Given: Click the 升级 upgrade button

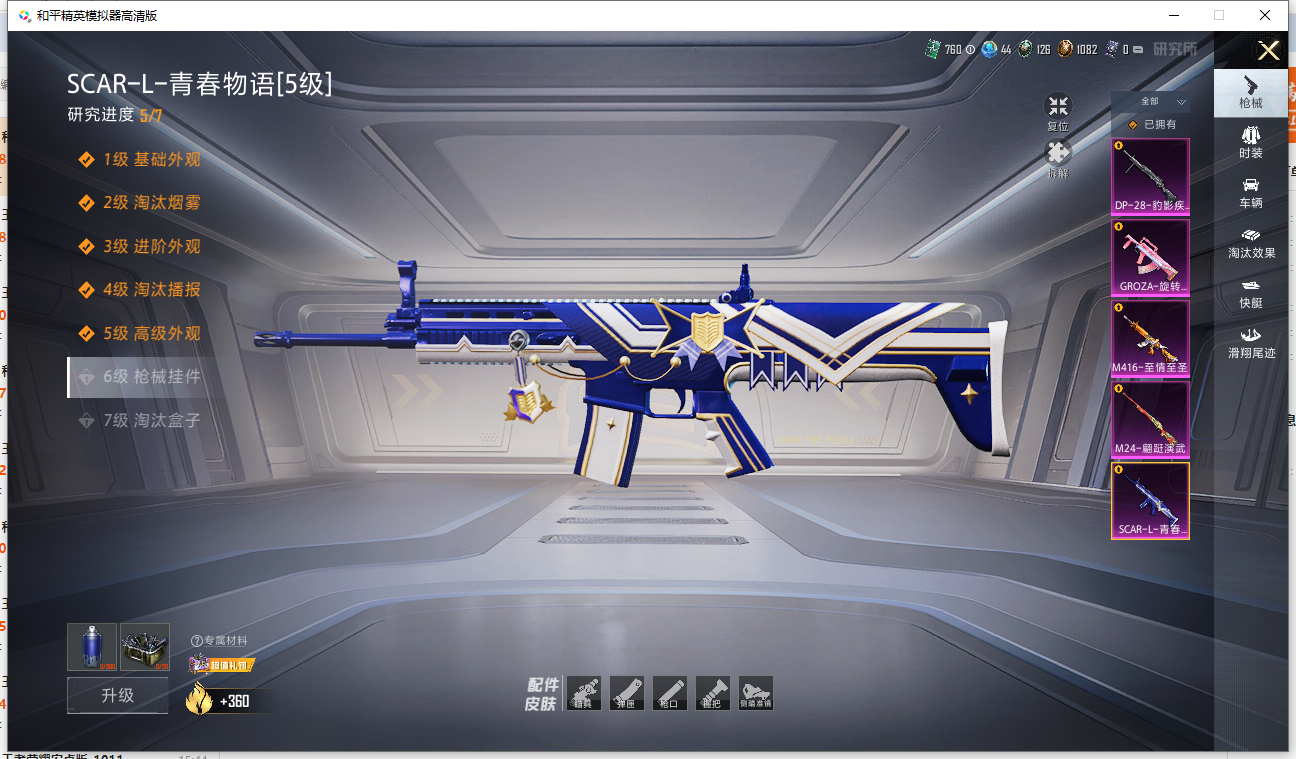Looking at the screenshot, I should [x=118, y=695].
